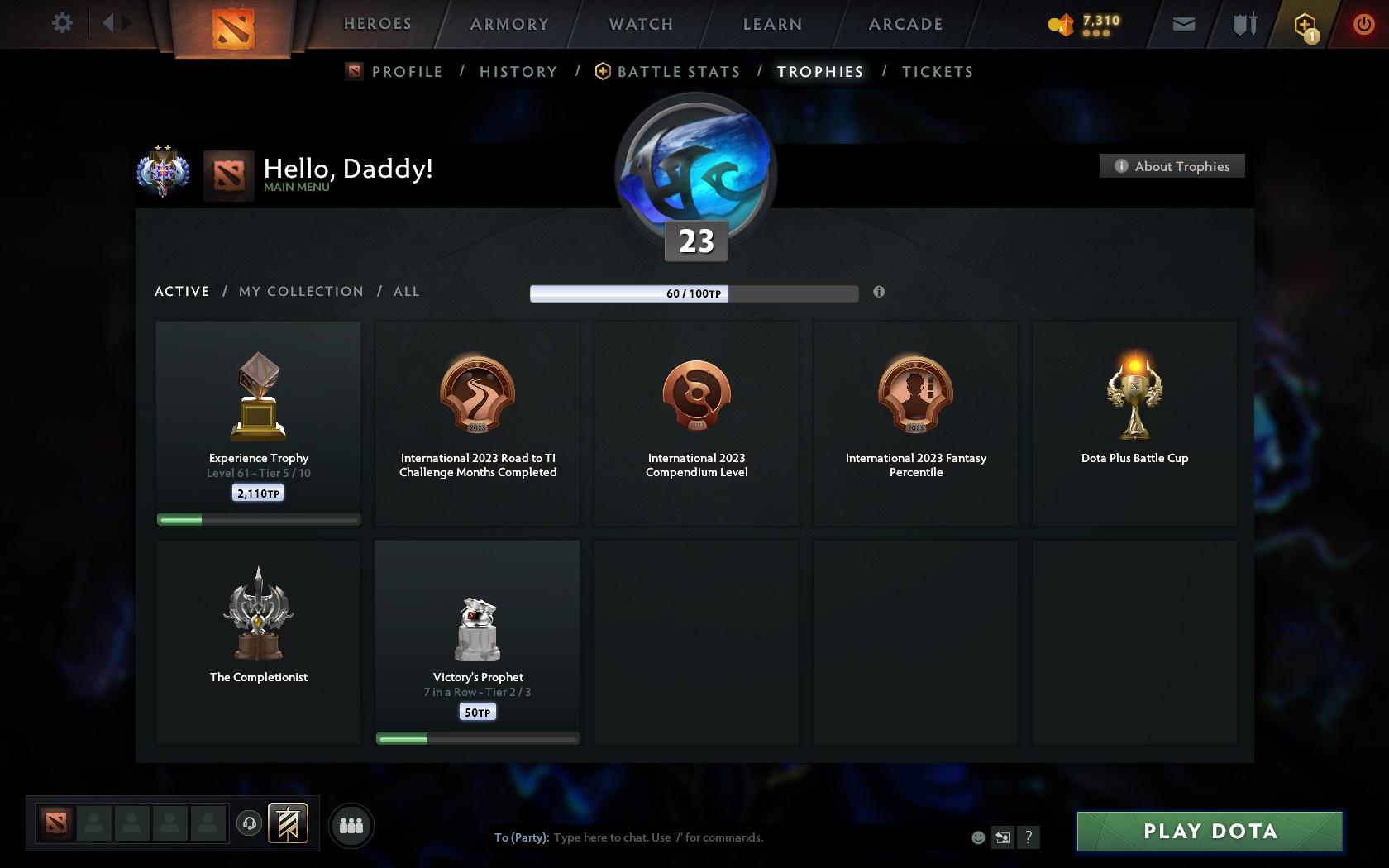The width and height of the screenshot is (1389, 868).
Task: Click the About Trophies button
Action: pos(1172,165)
